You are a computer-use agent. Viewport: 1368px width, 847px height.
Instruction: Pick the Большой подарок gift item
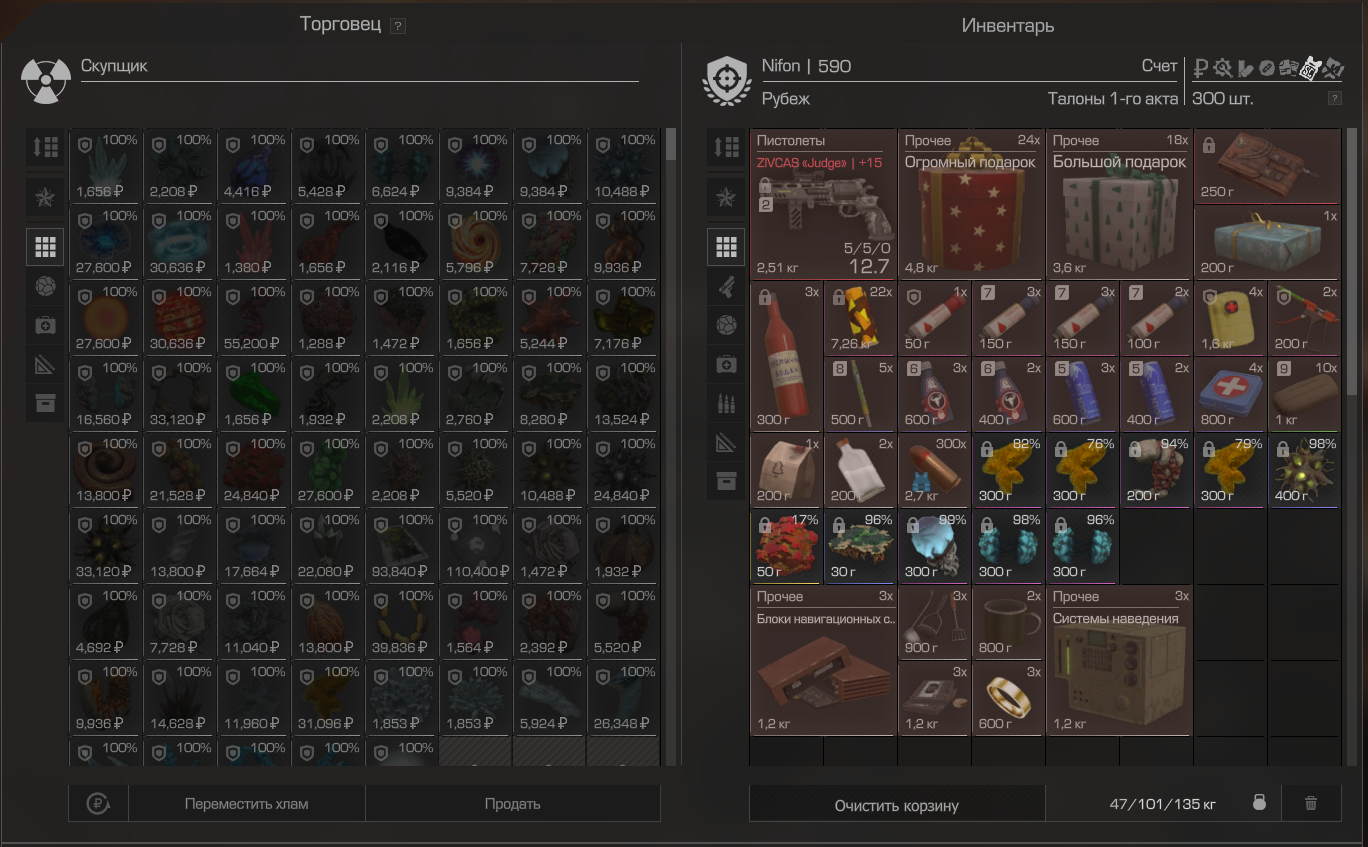click(x=1119, y=205)
